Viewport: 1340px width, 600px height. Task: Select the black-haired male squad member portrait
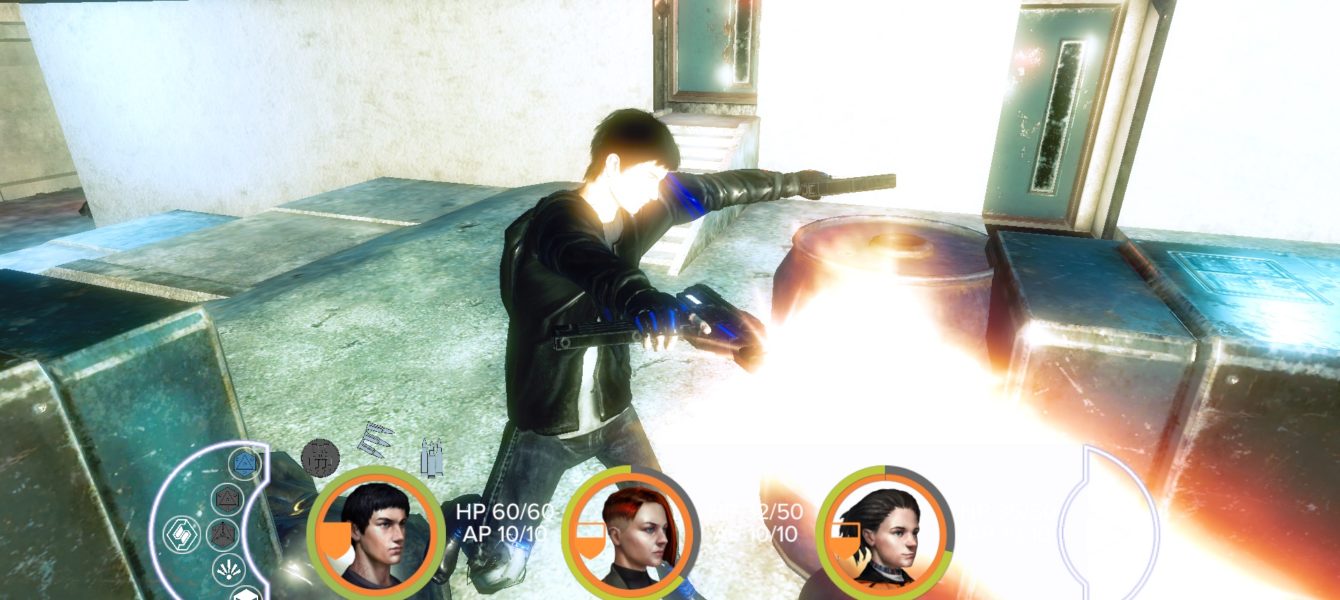click(376, 532)
